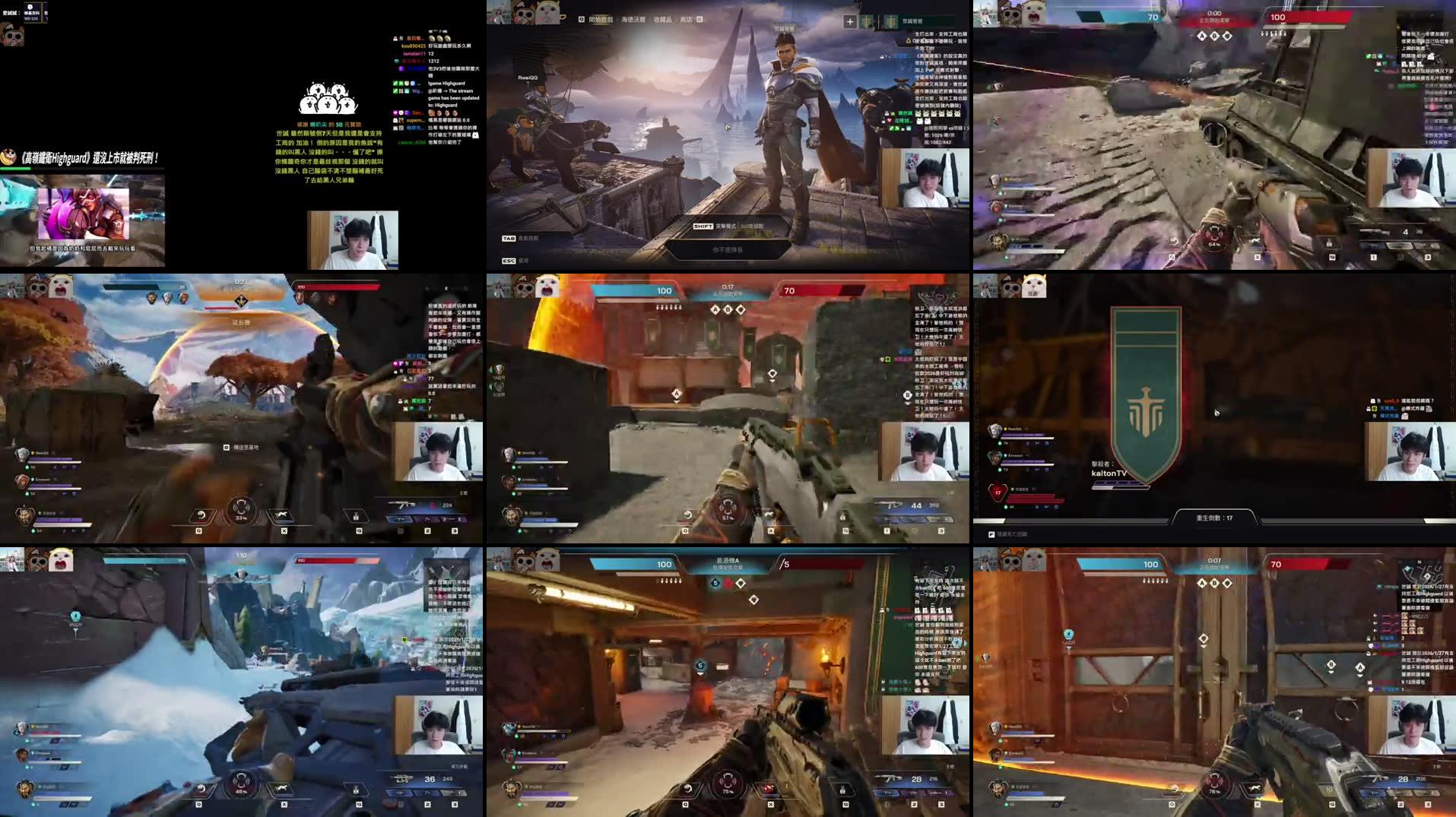Viewport: 1456px width, 817px height.
Task: Click the streamer's webcam overlay
Action: (354, 239)
